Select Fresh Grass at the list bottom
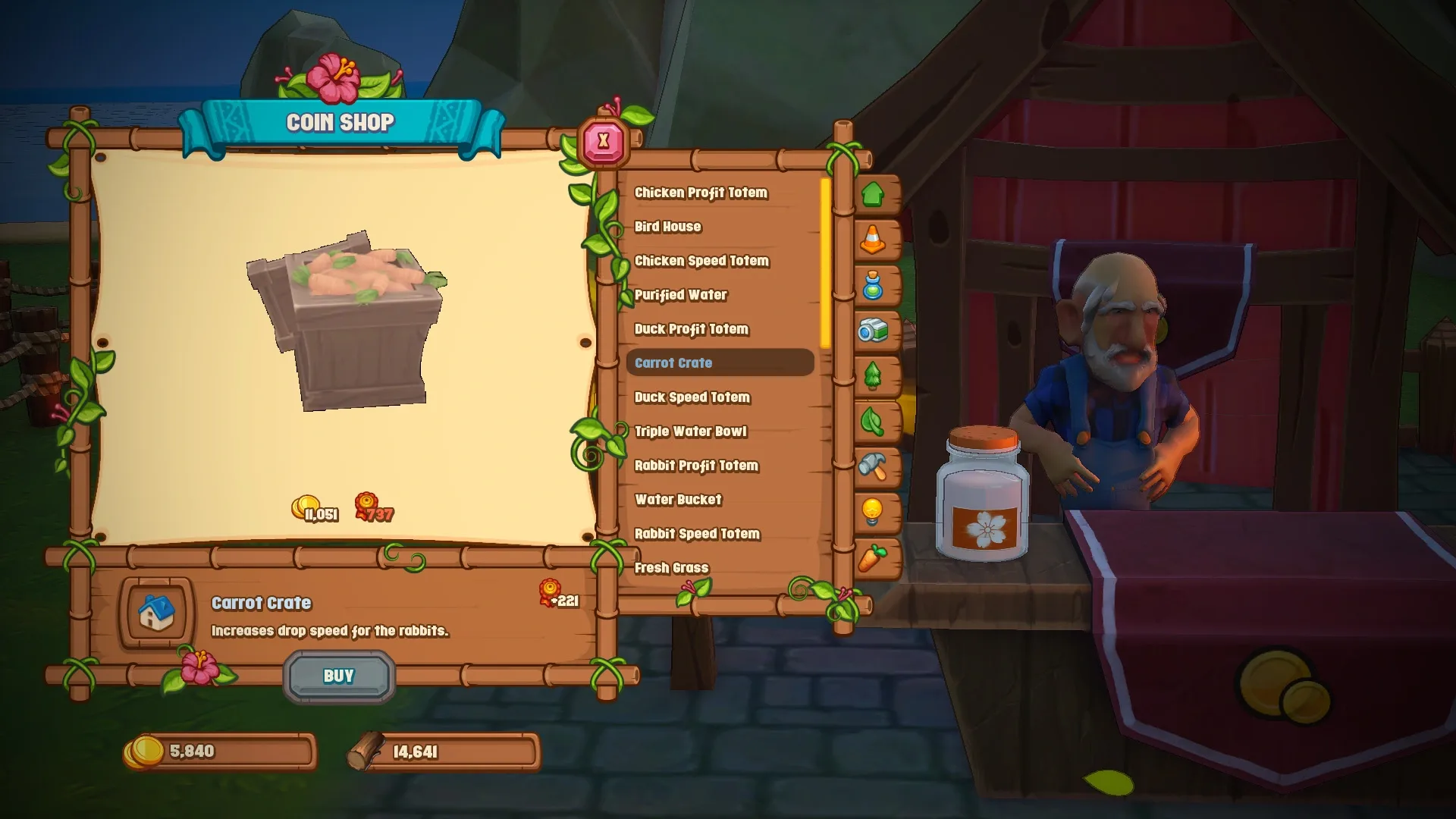 click(x=671, y=567)
